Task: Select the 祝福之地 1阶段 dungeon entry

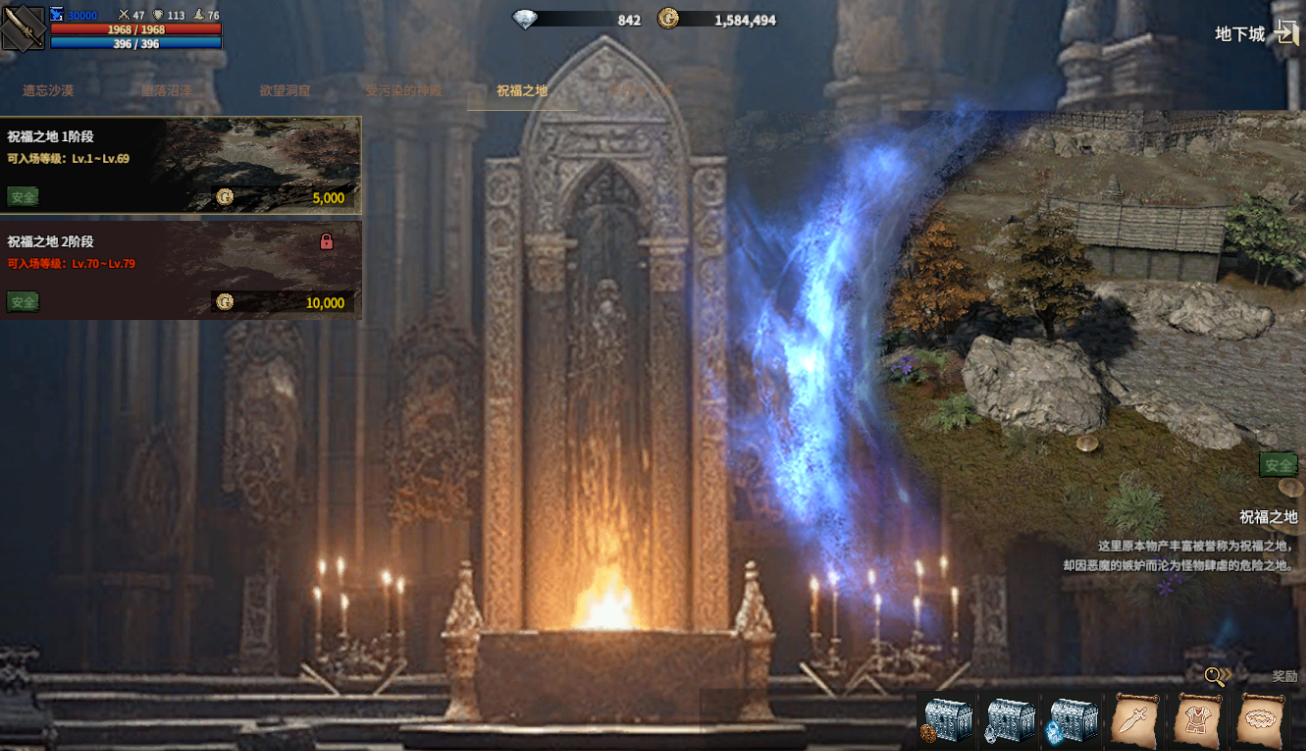Action: 180,165
